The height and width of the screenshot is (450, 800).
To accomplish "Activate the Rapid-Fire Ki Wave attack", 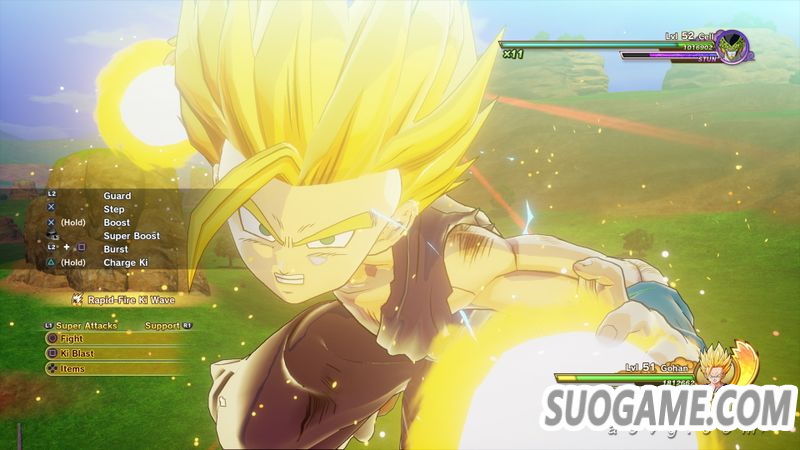I will pos(123,298).
